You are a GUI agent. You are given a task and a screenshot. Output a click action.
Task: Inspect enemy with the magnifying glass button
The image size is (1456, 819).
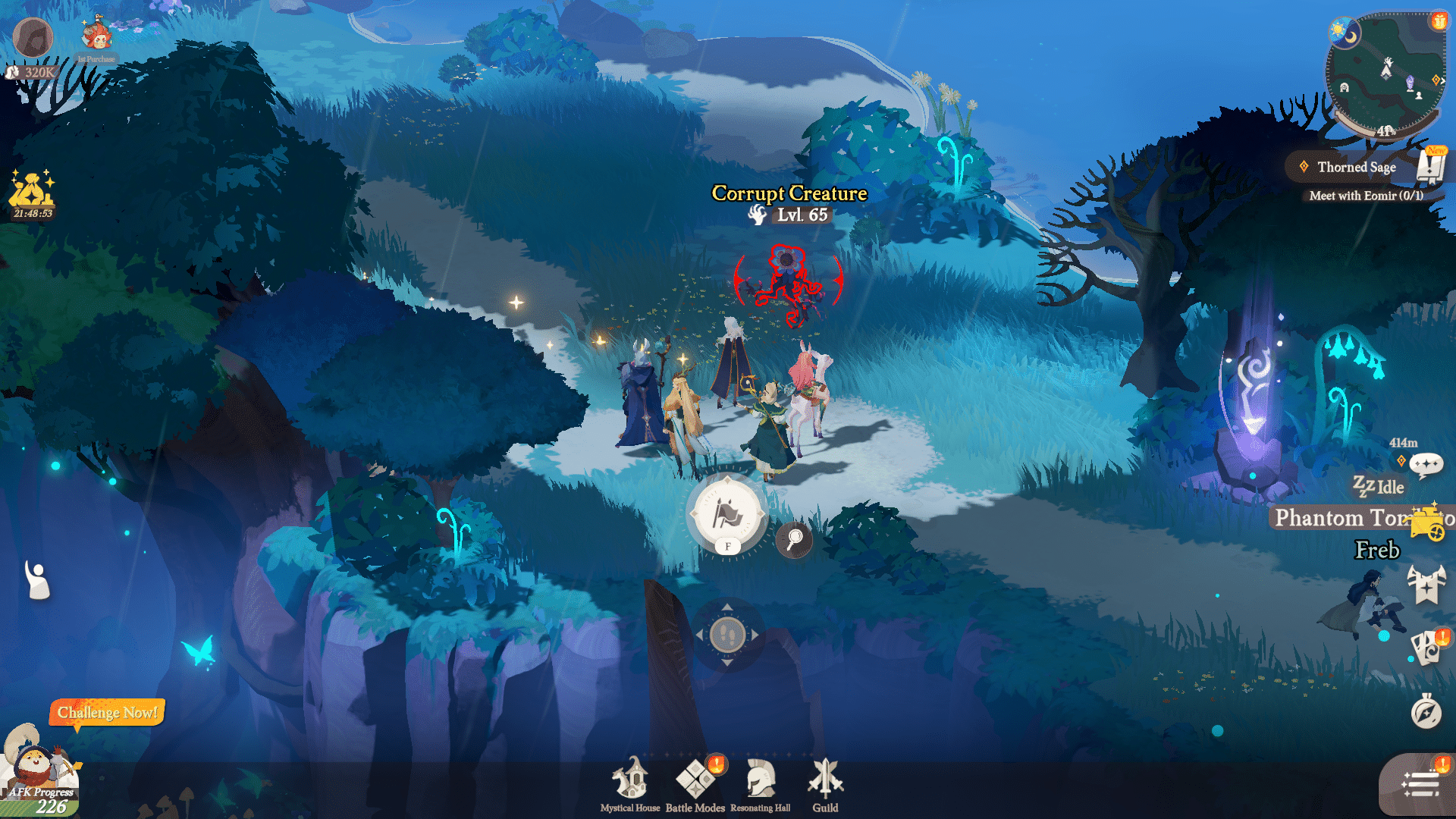pyautogui.click(x=794, y=540)
